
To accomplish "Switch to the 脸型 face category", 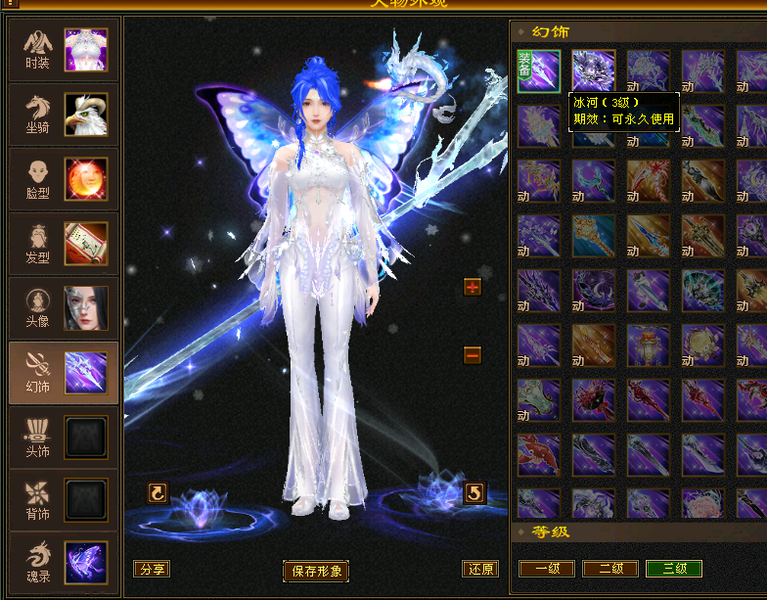I will 63,179.
